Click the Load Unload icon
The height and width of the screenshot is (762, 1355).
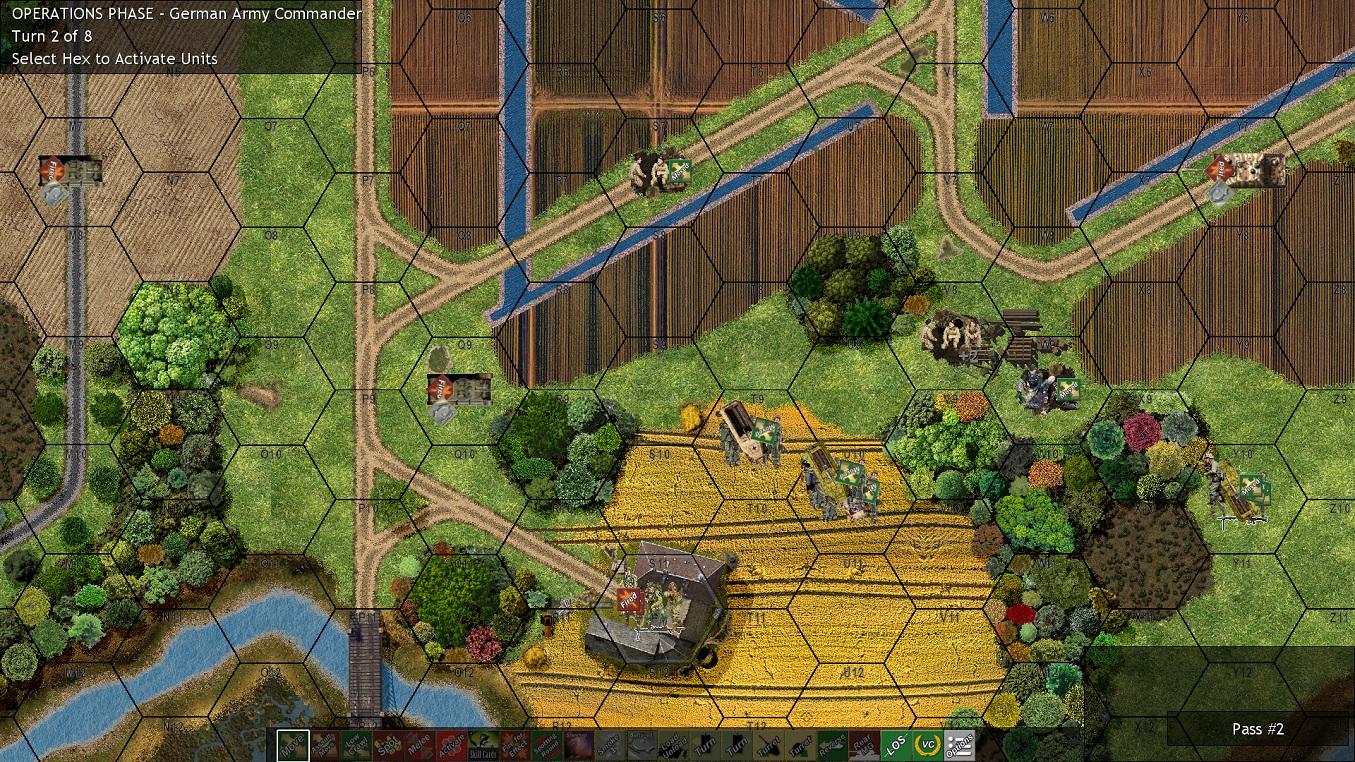click(672, 744)
